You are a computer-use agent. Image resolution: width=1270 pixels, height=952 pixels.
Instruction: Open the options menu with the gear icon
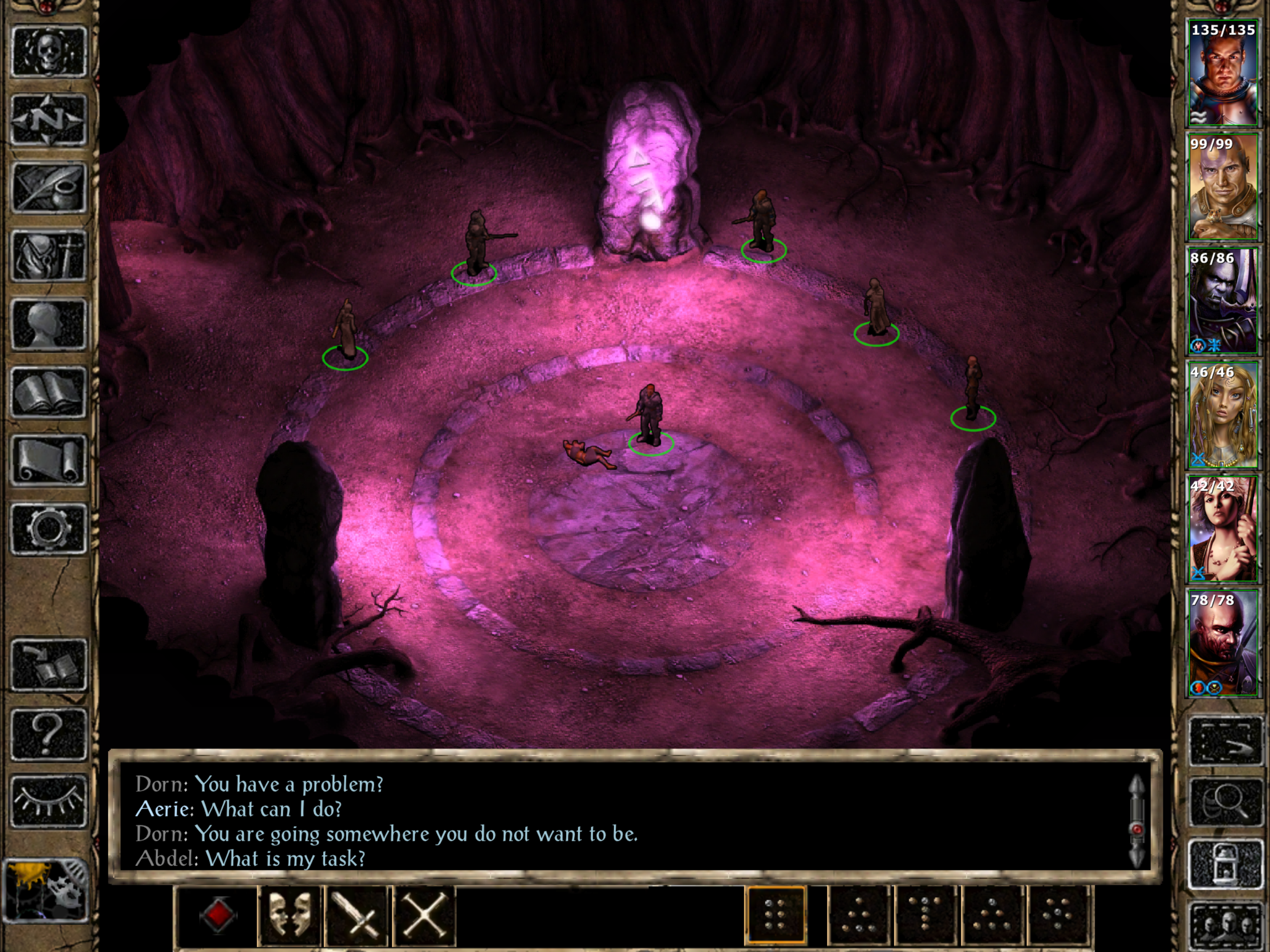49,529
